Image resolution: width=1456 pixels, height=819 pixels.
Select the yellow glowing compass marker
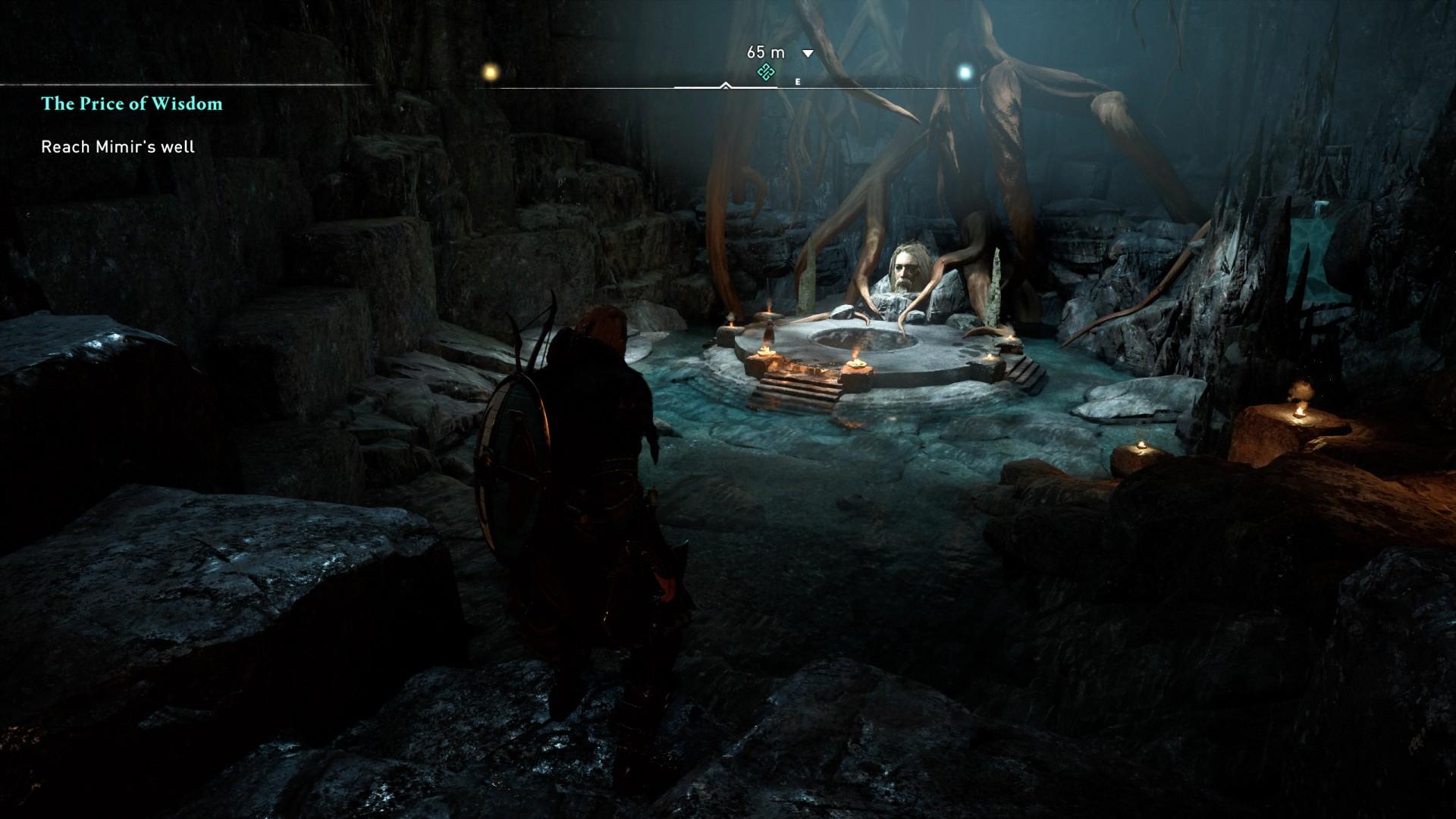pyautogui.click(x=491, y=72)
